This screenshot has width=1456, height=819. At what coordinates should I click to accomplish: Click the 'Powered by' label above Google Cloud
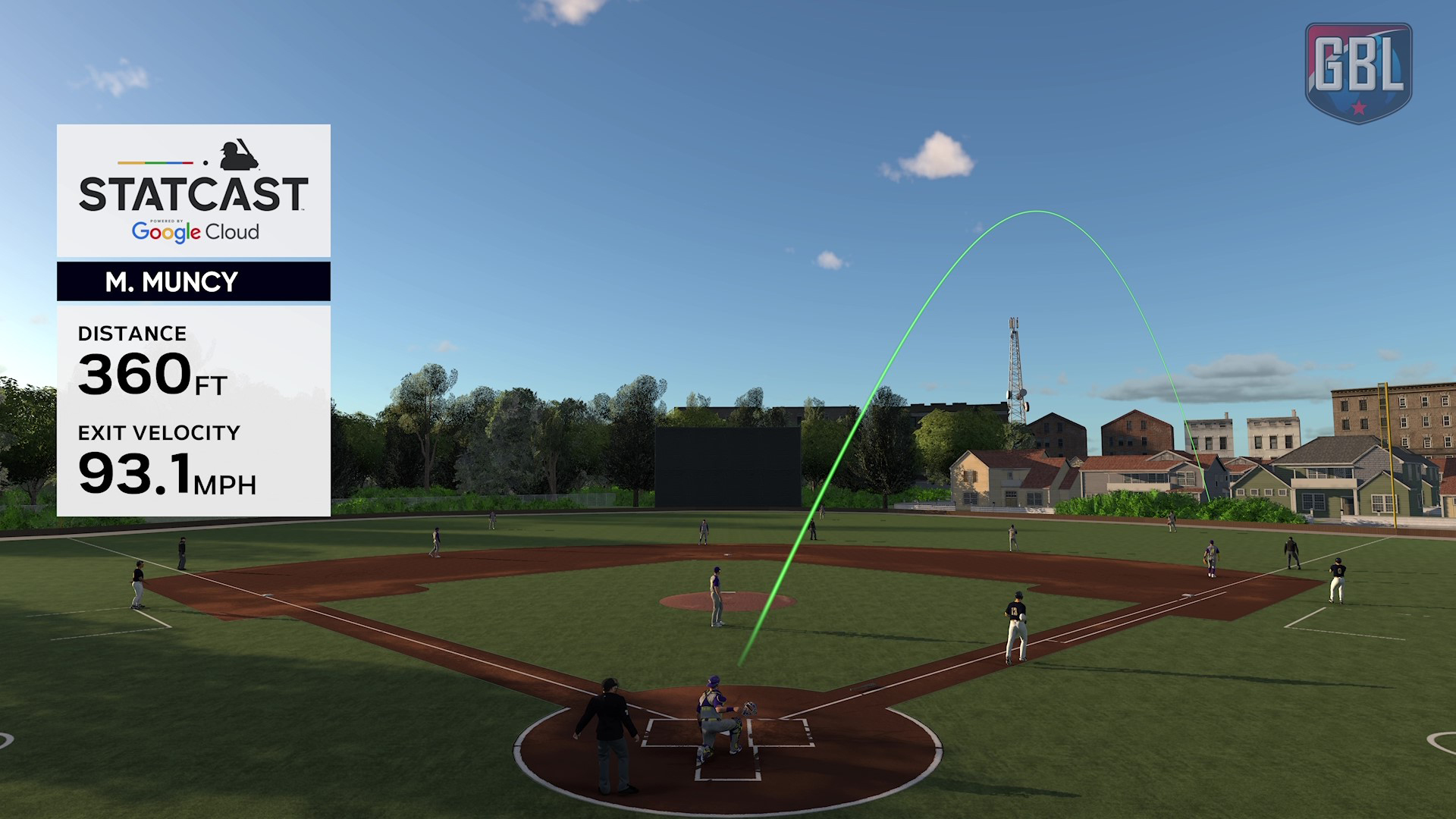(x=165, y=219)
